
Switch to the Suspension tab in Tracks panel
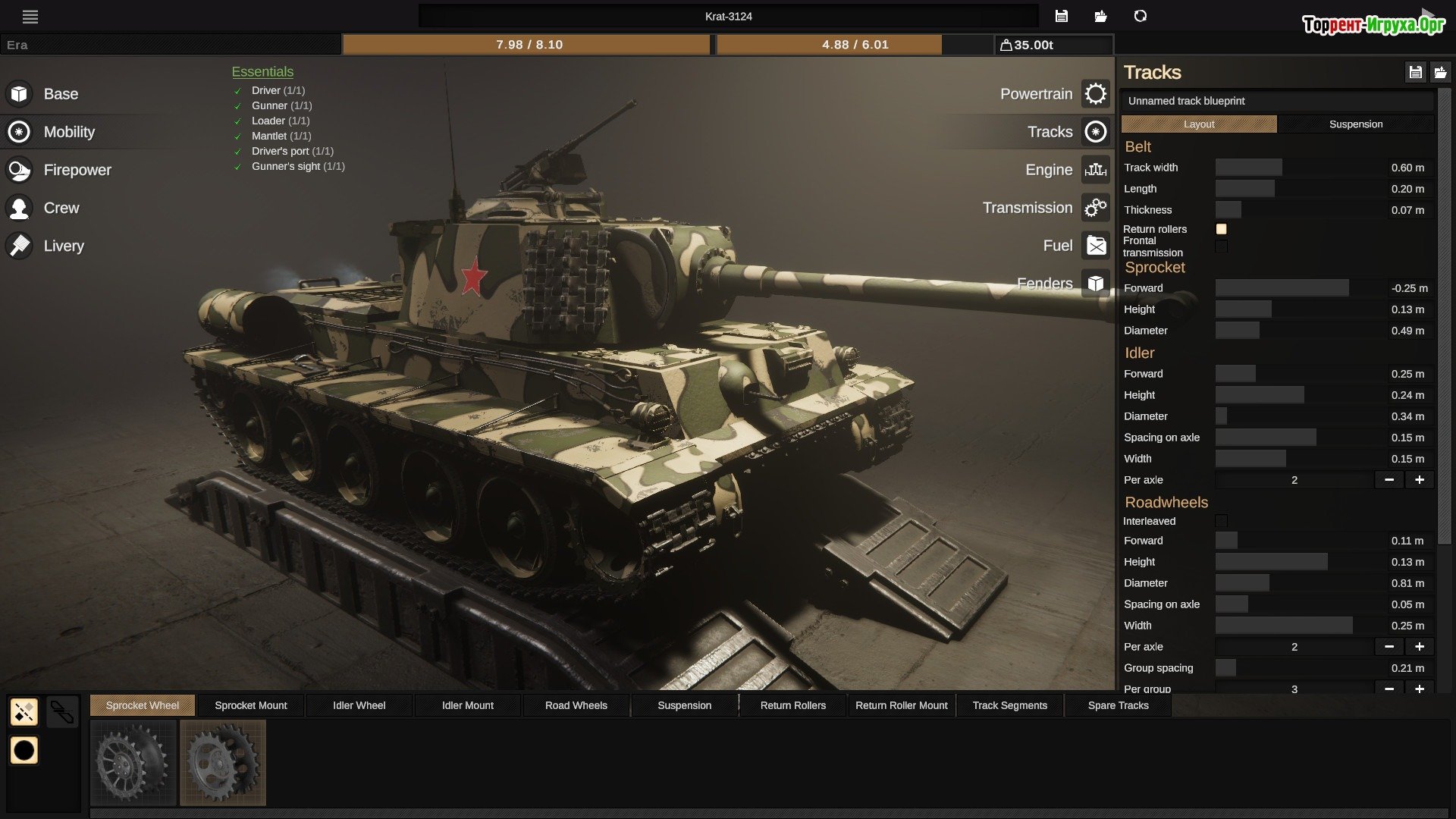coord(1355,124)
